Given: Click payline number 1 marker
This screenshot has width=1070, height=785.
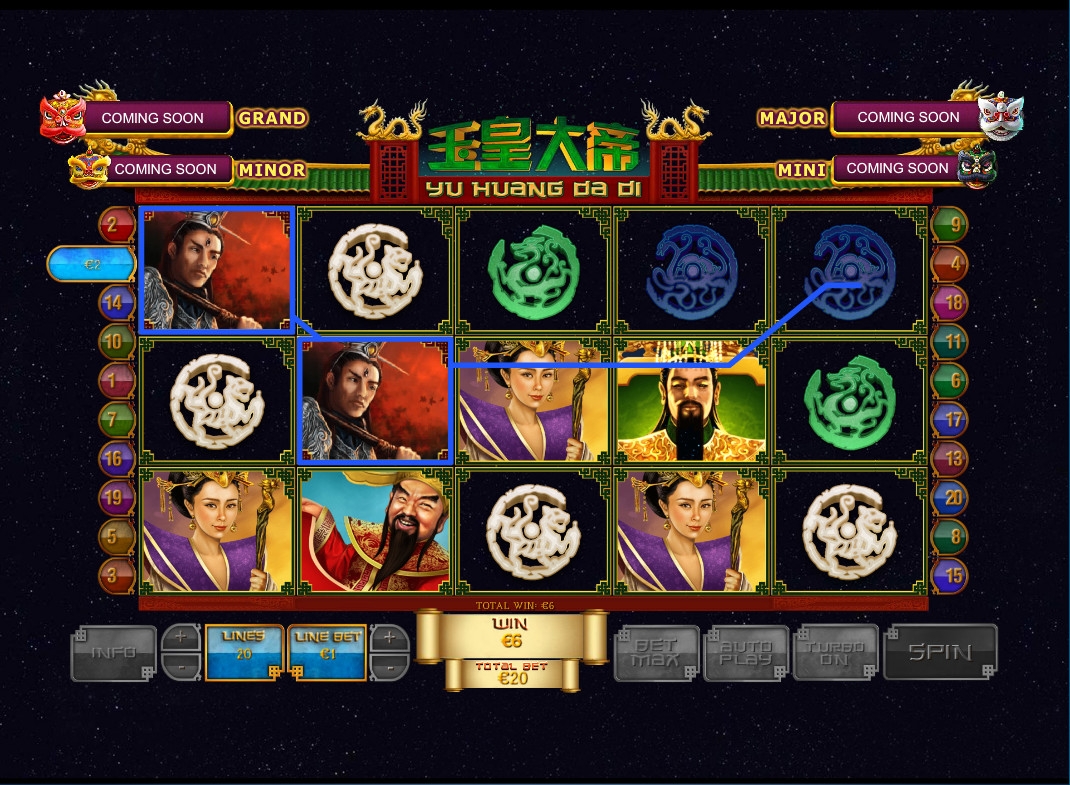Looking at the screenshot, I should click(x=116, y=380).
